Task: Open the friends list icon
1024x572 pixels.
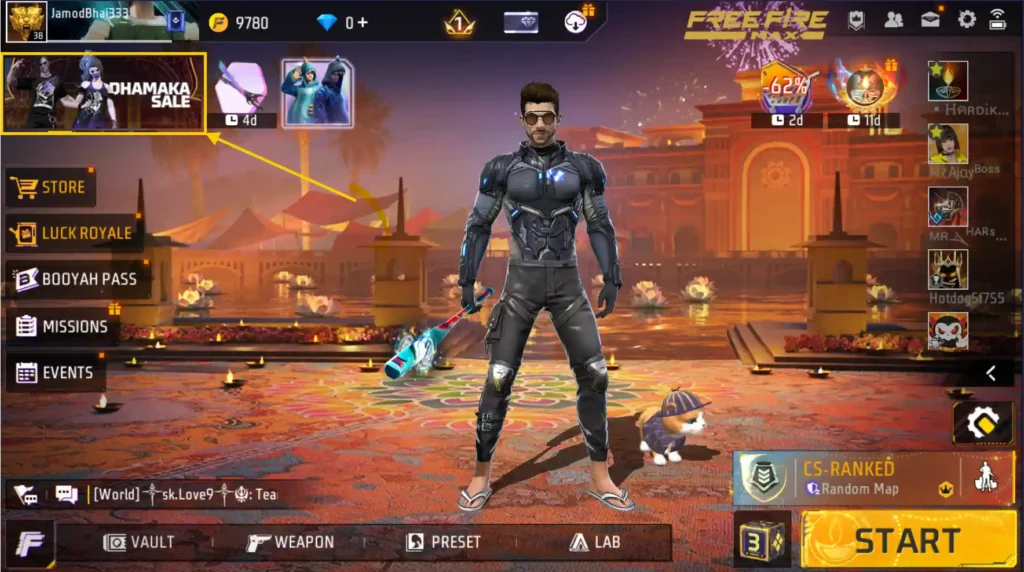Action: click(x=893, y=19)
